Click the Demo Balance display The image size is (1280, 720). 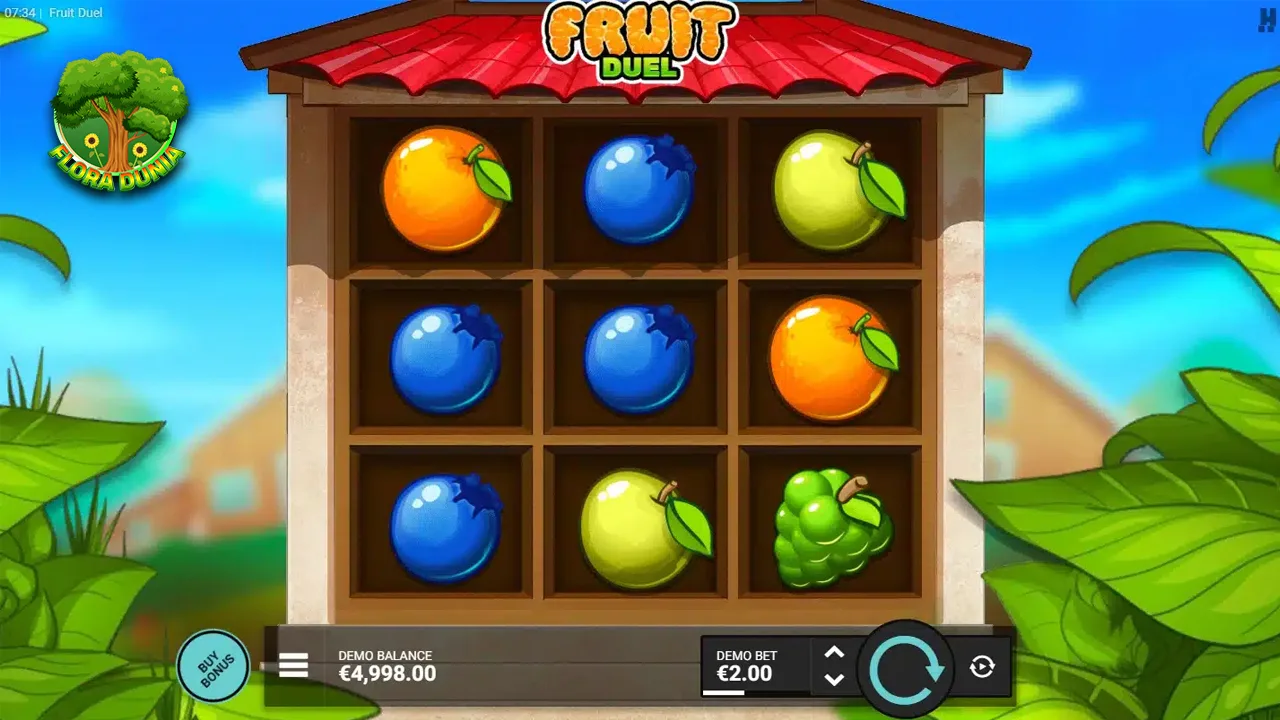[387, 664]
